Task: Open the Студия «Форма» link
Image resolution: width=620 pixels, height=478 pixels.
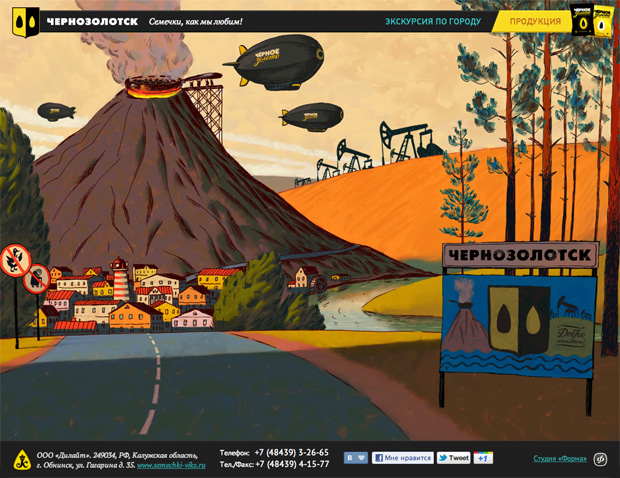Action: (559, 459)
